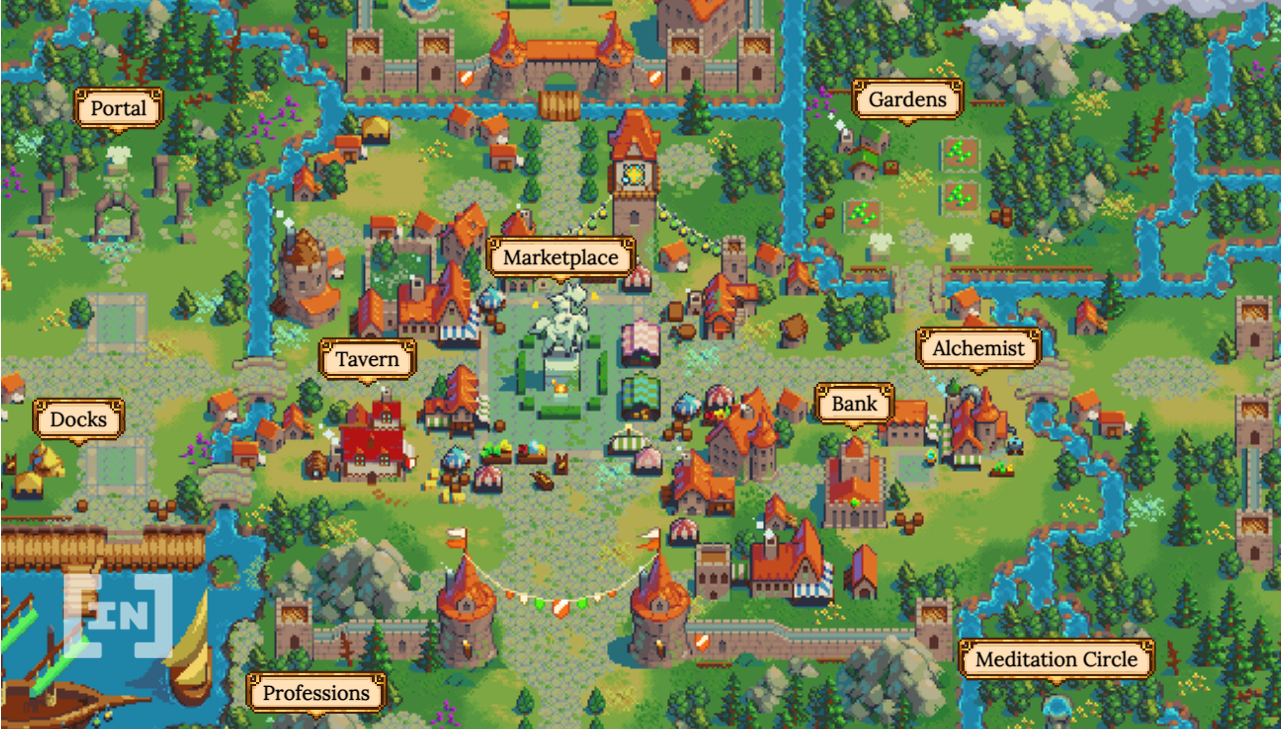
Task: Click the Professions map marker
Action: point(315,692)
